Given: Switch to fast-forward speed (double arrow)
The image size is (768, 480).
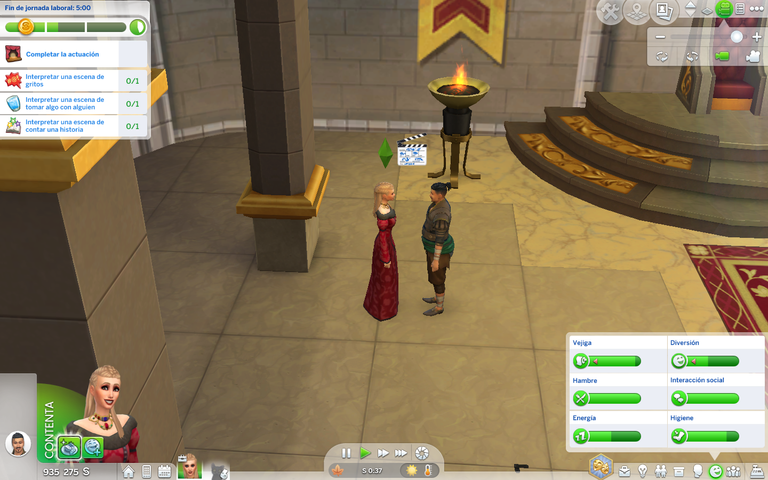Looking at the screenshot, I should tap(383, 453).
